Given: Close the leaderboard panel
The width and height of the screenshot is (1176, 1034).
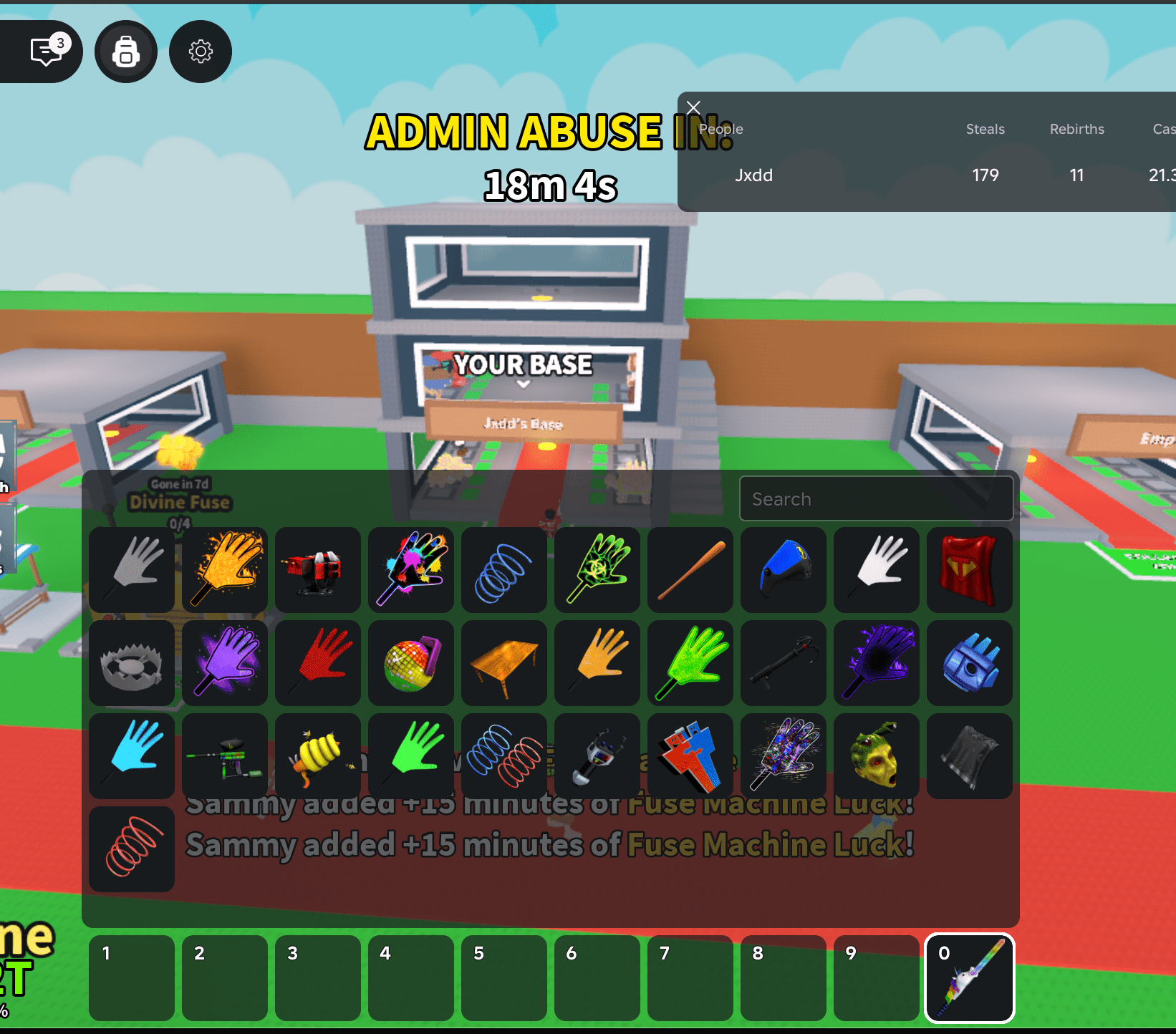Looking at the screenshot, I should click(693, 107).
